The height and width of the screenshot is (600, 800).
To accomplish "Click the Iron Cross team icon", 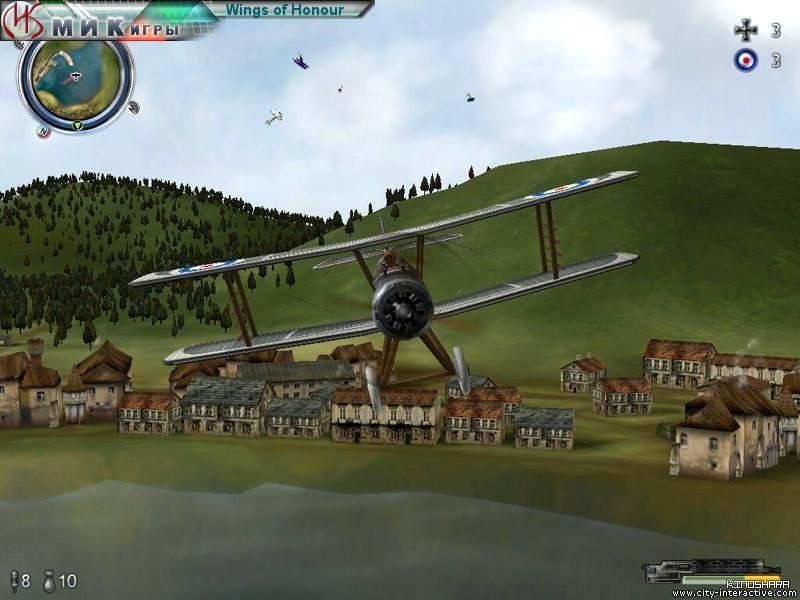I will coord(745,30).
